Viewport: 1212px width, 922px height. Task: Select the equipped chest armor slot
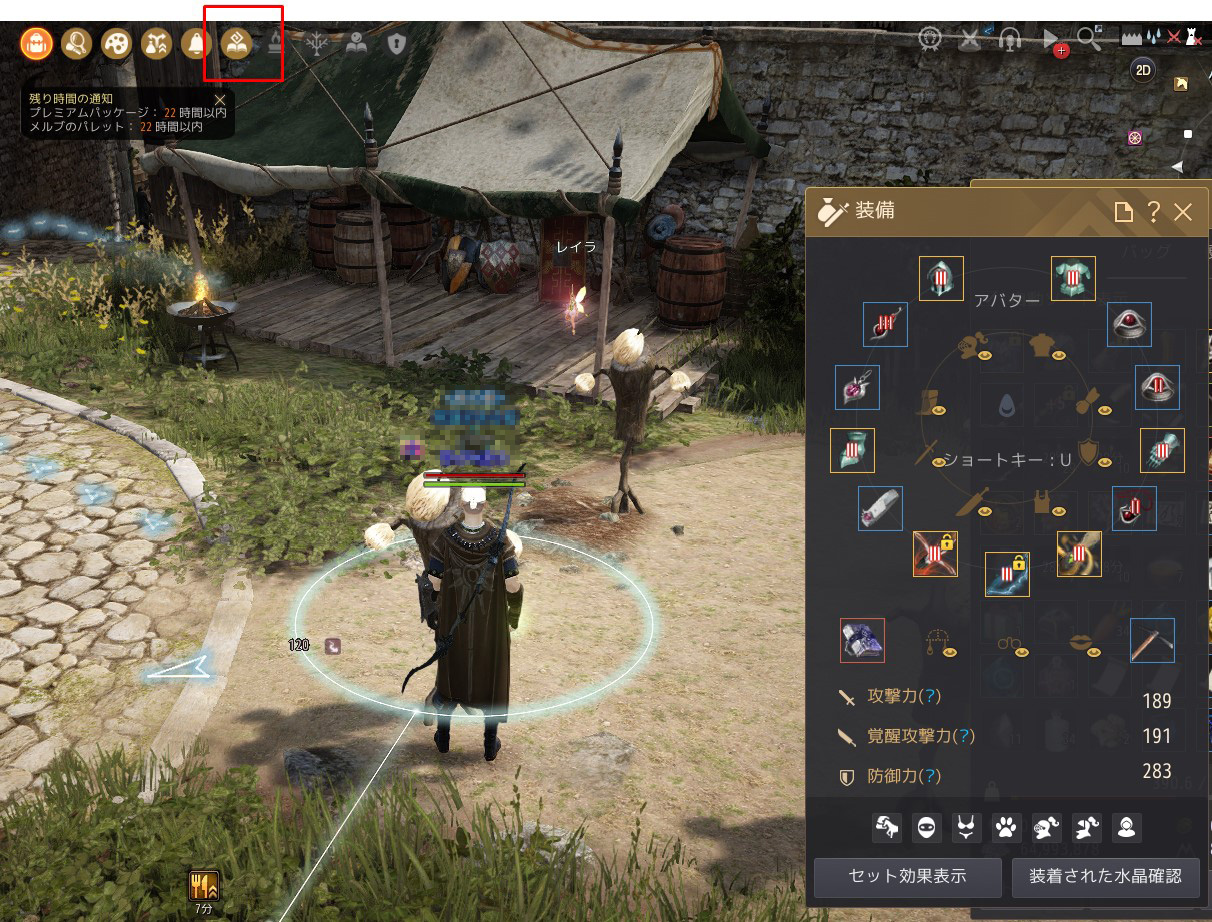(1073, 279)
